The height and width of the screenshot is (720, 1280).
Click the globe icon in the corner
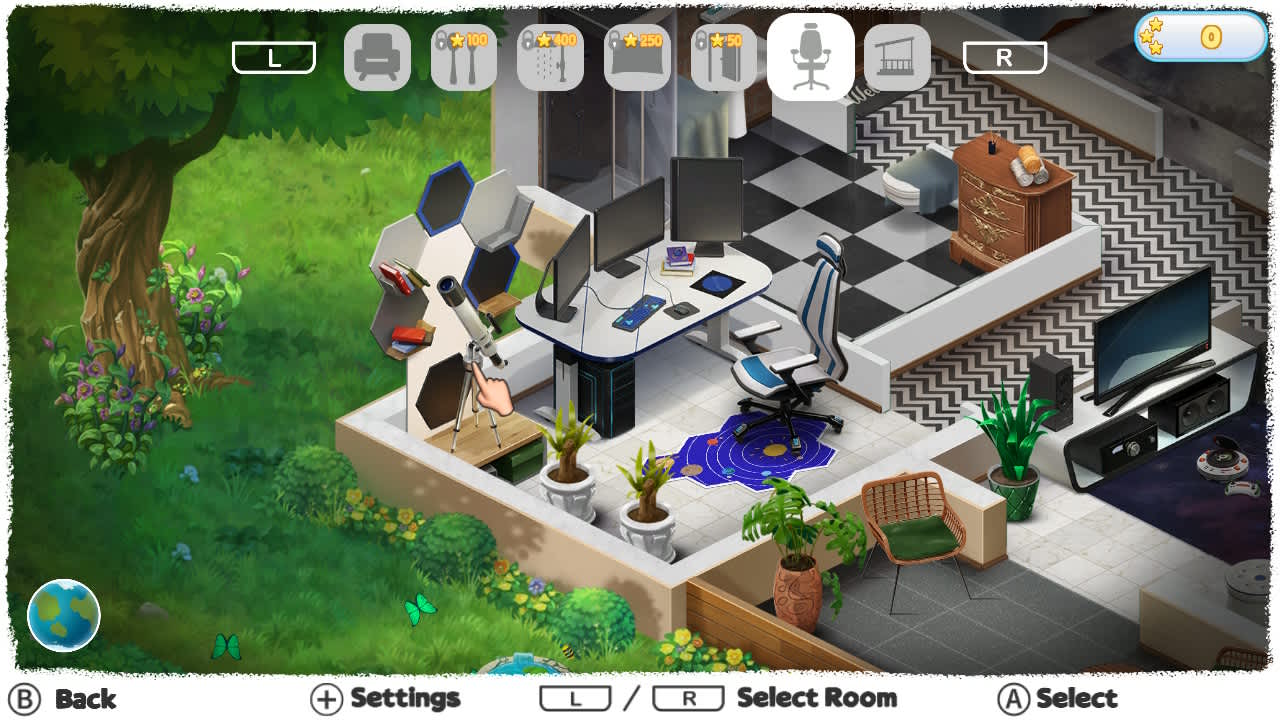[x=64, y=616]
